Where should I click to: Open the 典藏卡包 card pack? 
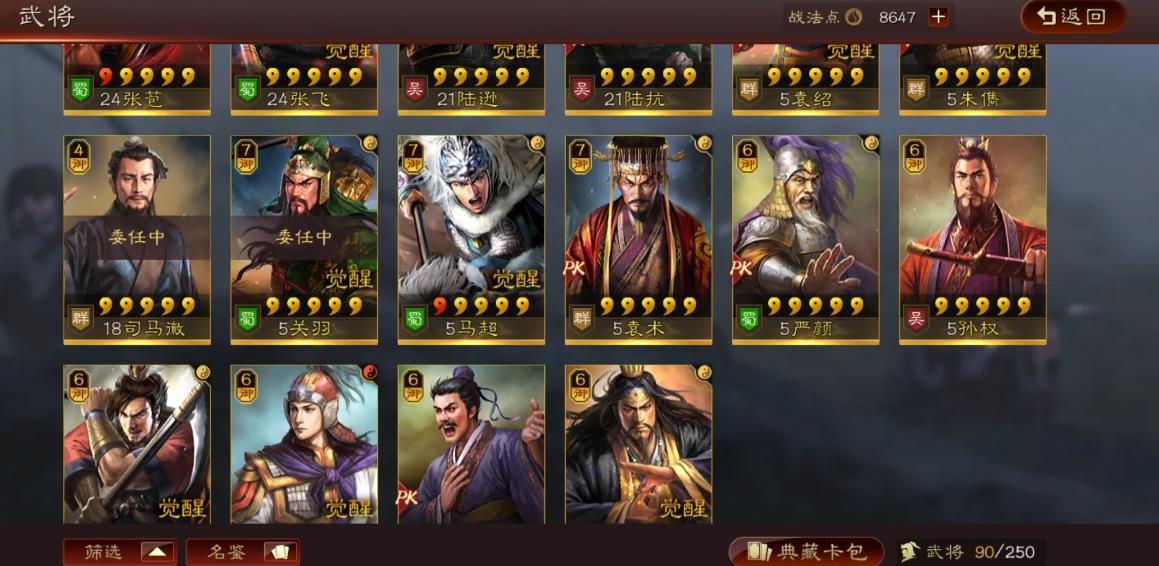(806, 552)
